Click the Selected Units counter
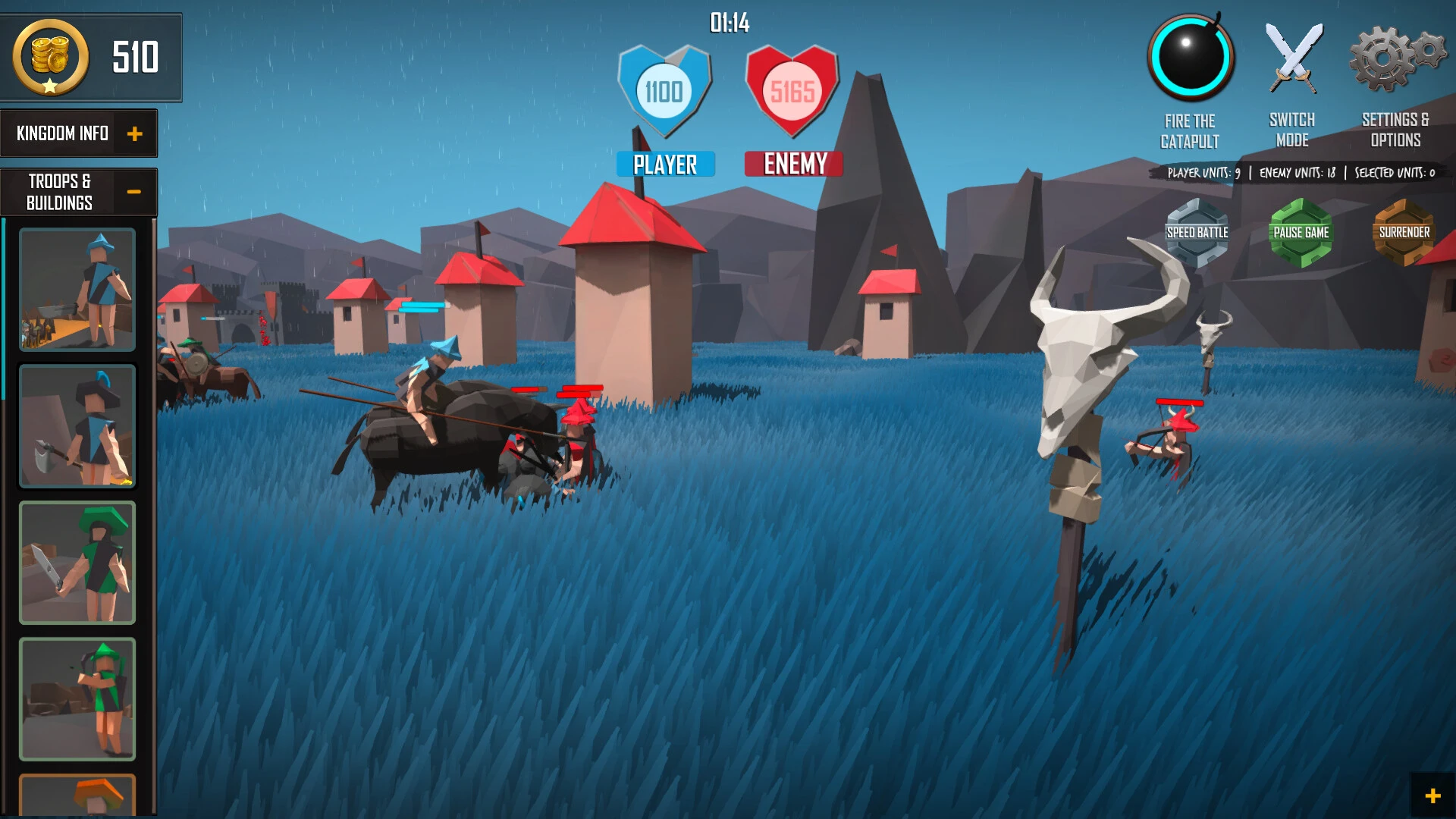Viewport: 1456px width, 819px height. 1396,172
